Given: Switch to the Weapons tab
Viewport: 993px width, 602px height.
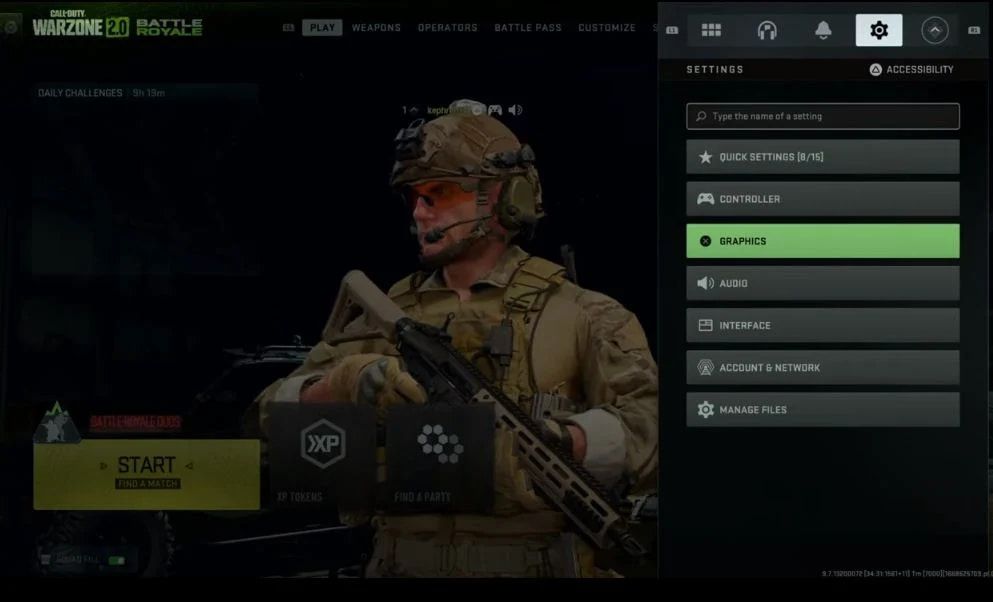Looking at the screenshot, I should coord(376,28).
